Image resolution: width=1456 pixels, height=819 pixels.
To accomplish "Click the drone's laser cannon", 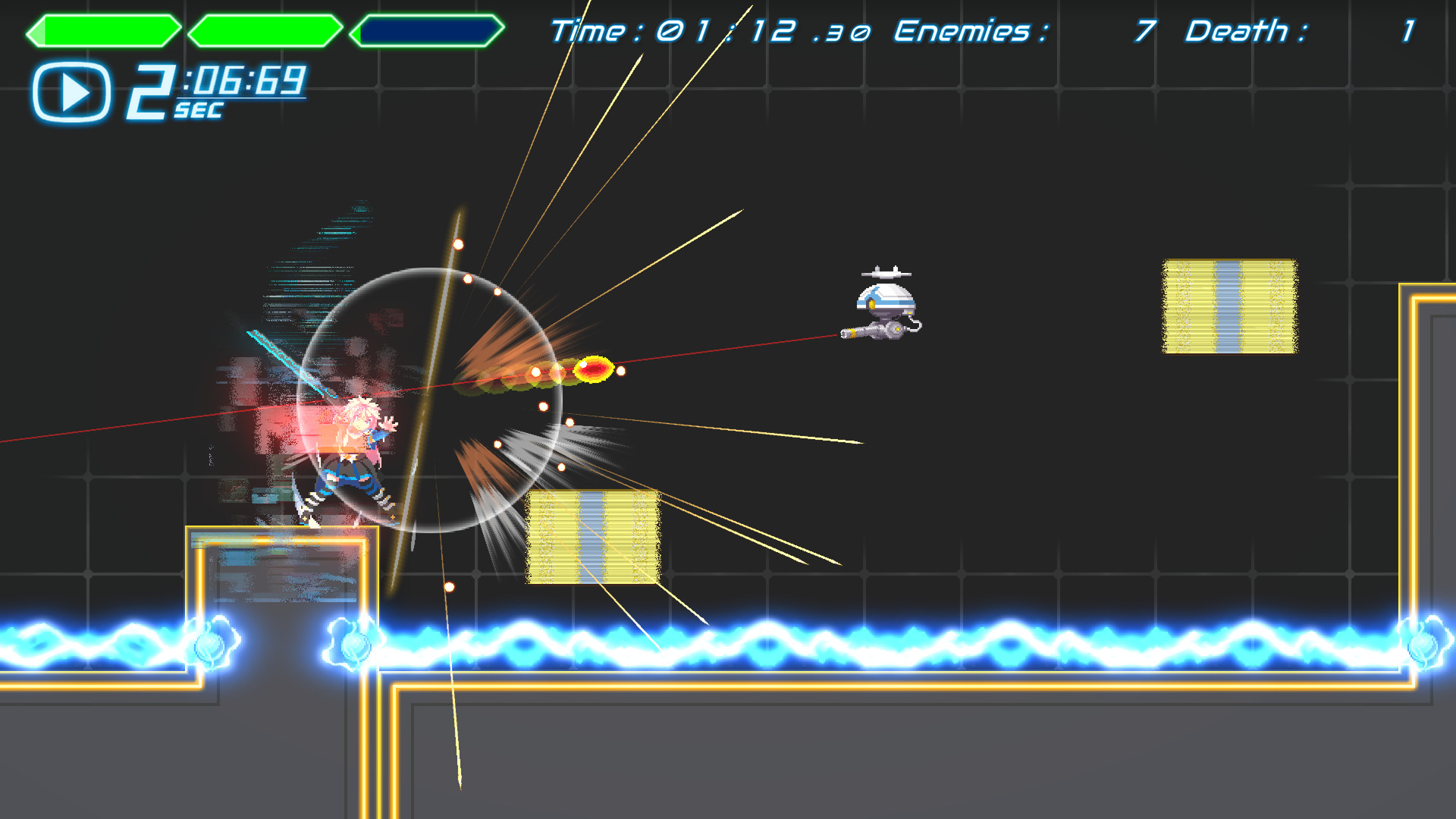I will click(872, 331).
